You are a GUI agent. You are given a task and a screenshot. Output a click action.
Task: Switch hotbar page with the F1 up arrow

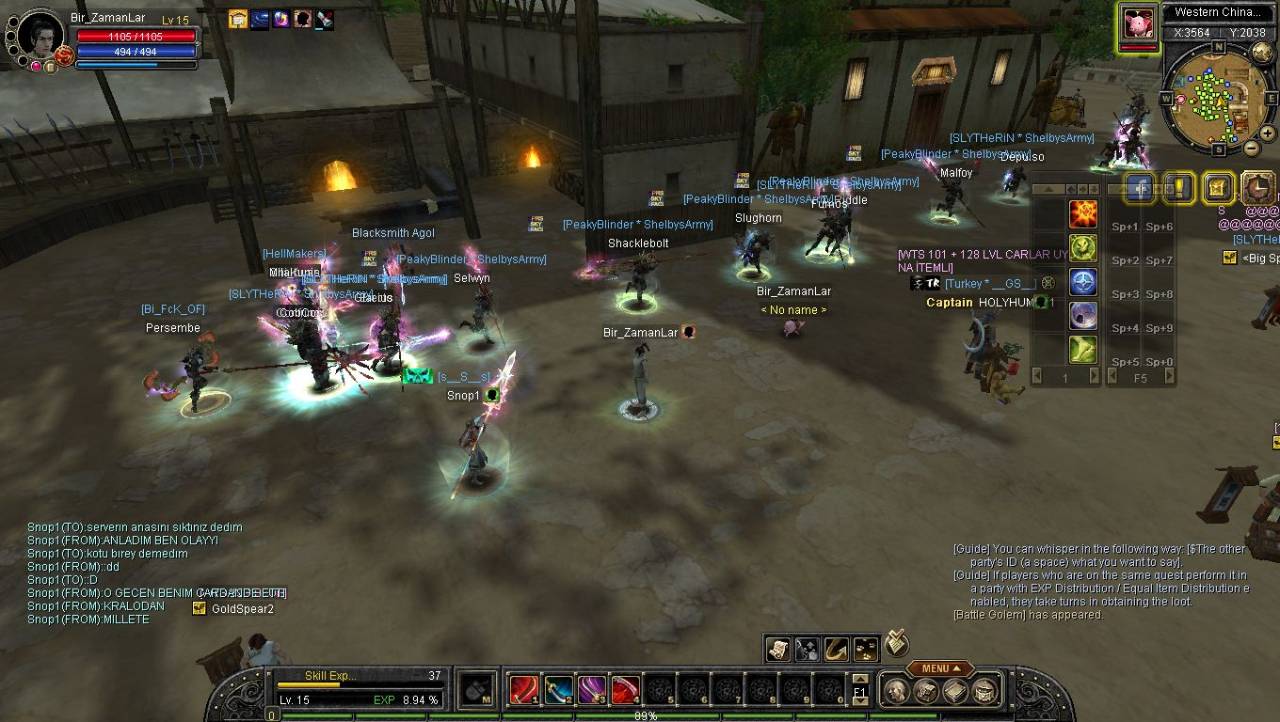[x=860, y=679]
